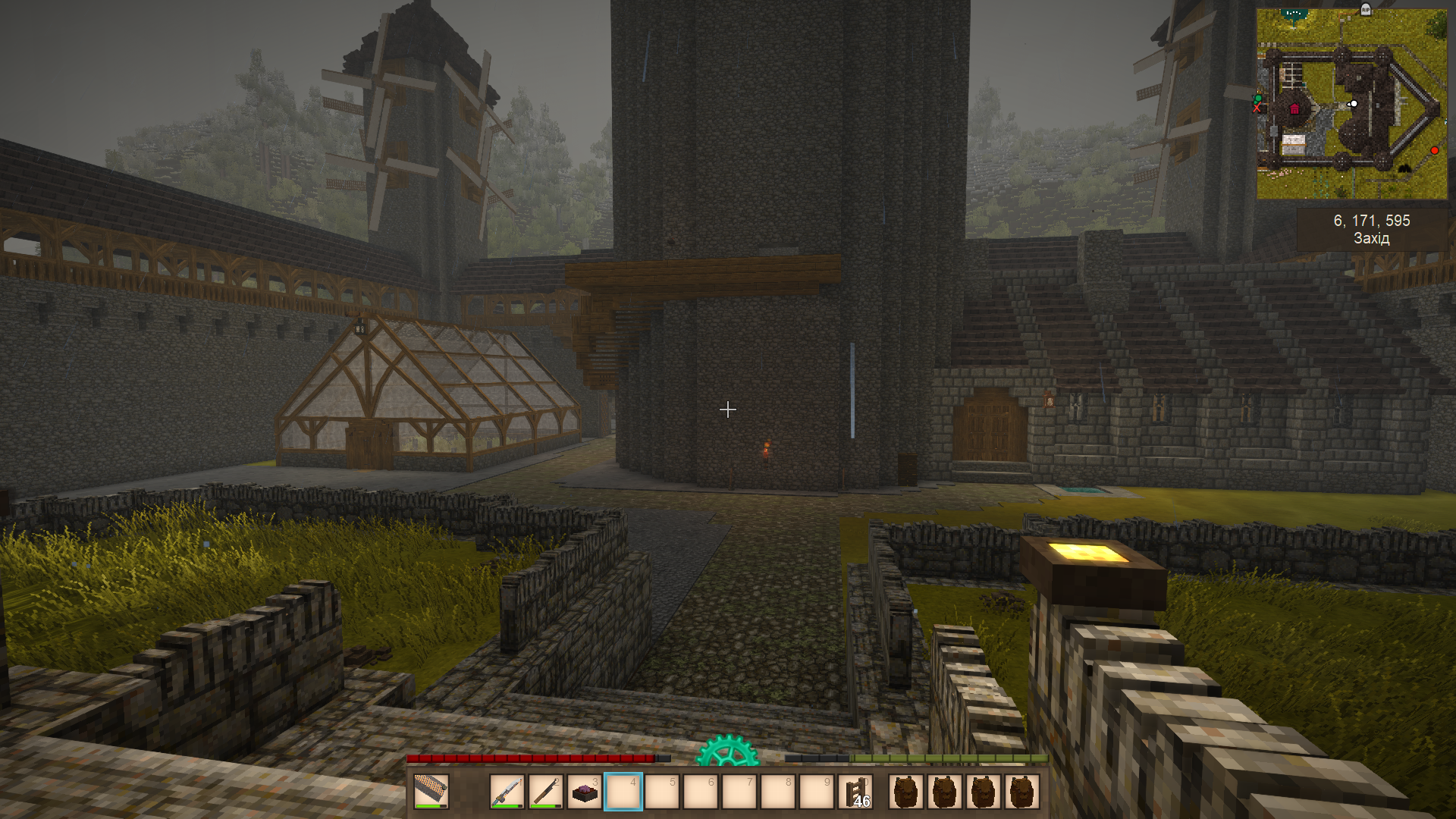Select the highlighted empty slot numbered 4

[x=623, y=792]
